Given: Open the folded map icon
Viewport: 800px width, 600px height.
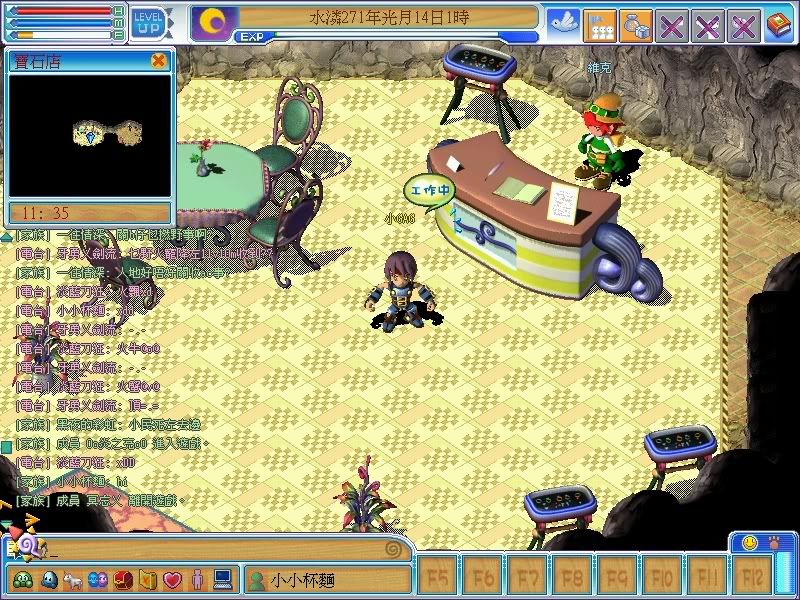Looking at the screenshot, I should coord(147,579).
